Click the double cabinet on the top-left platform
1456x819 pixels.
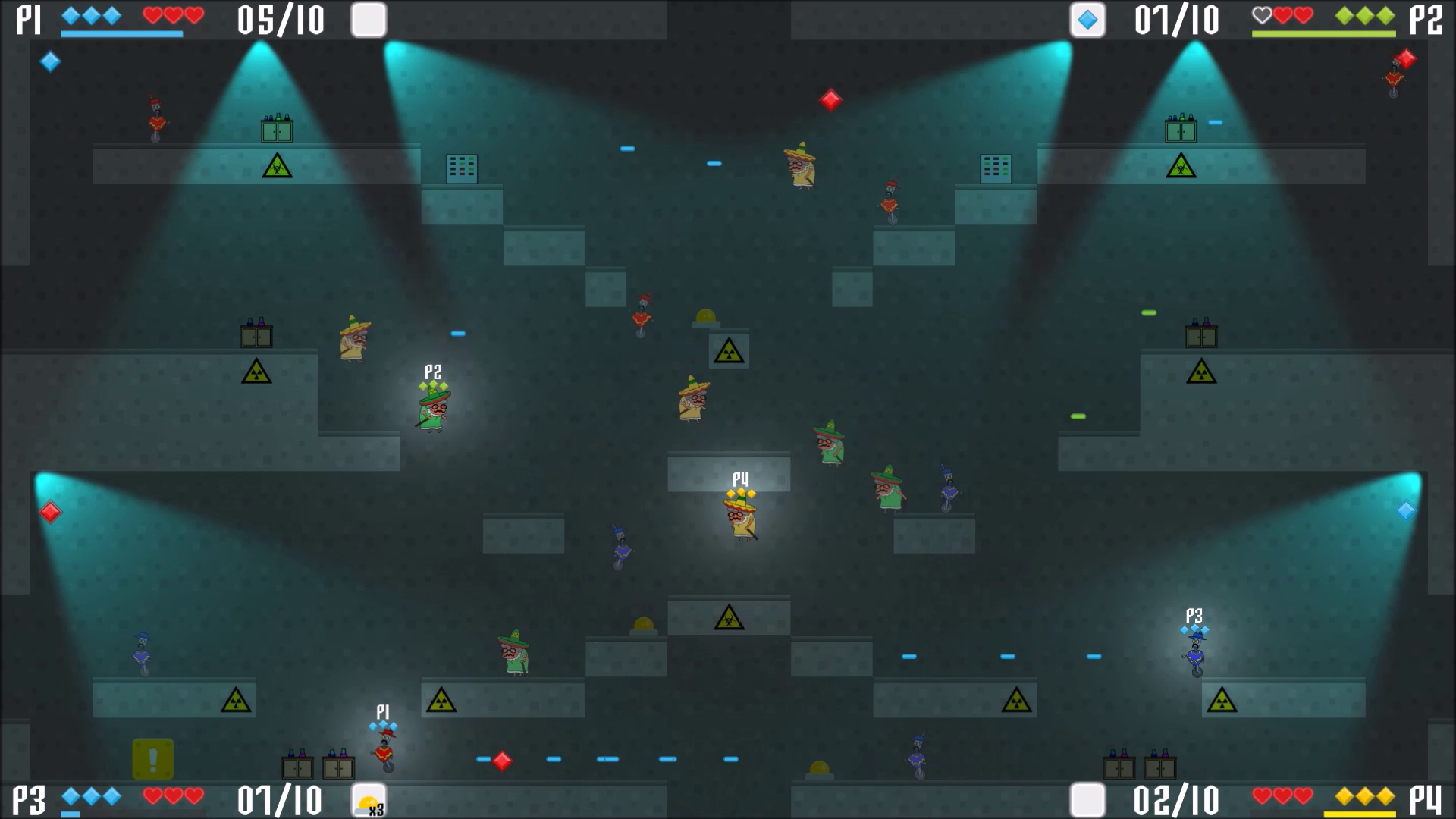[x=278, y=130]
